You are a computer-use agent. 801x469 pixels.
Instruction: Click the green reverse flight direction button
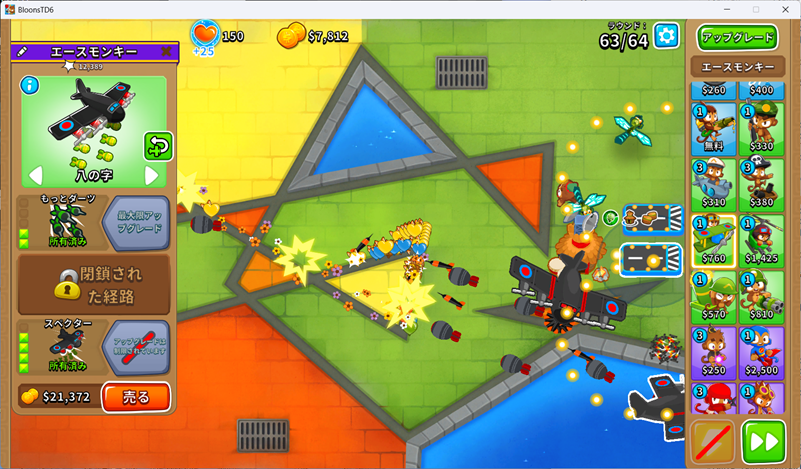[158, 146]
